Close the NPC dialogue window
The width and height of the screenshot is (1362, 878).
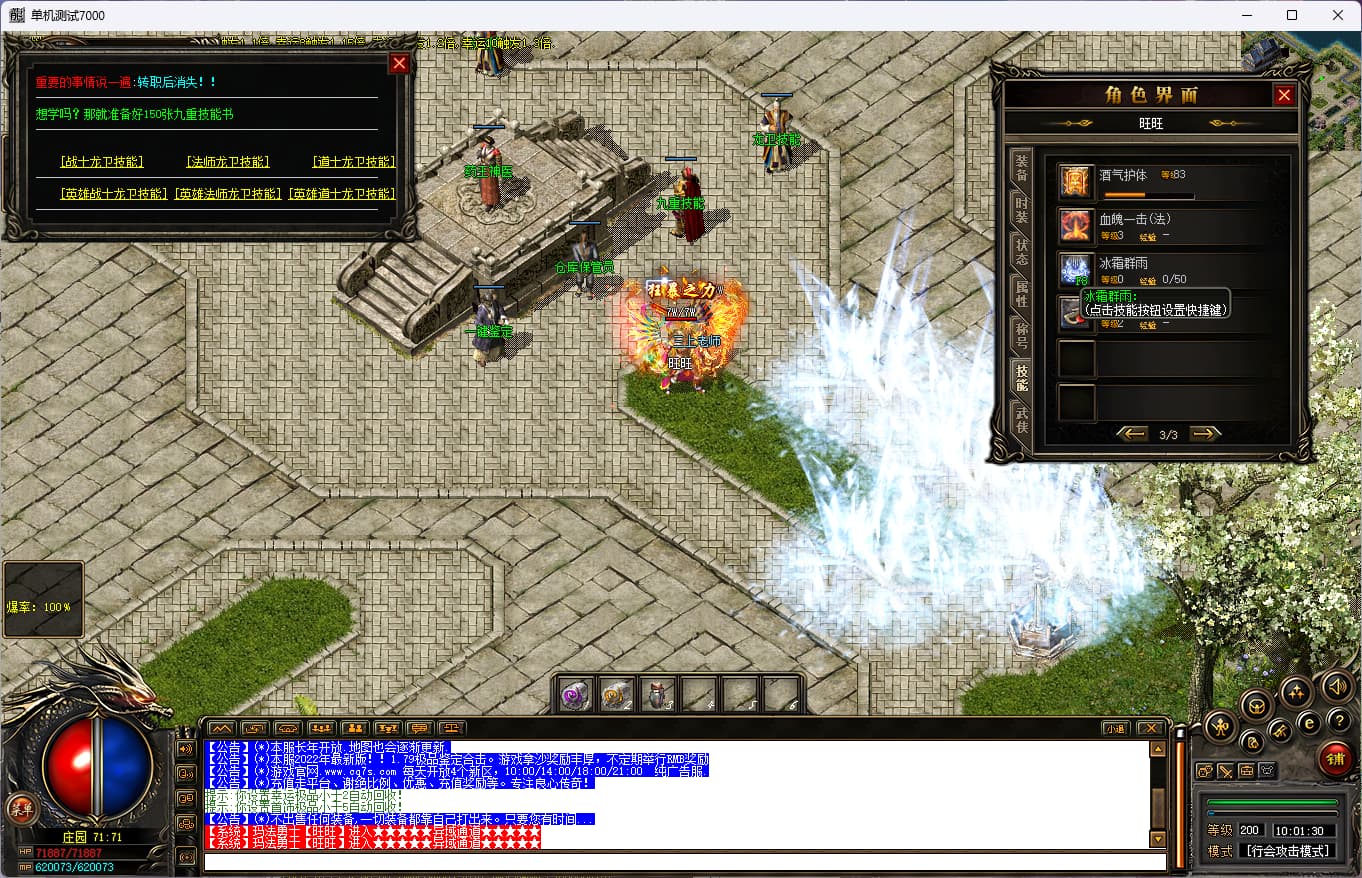tap(399, 63)
